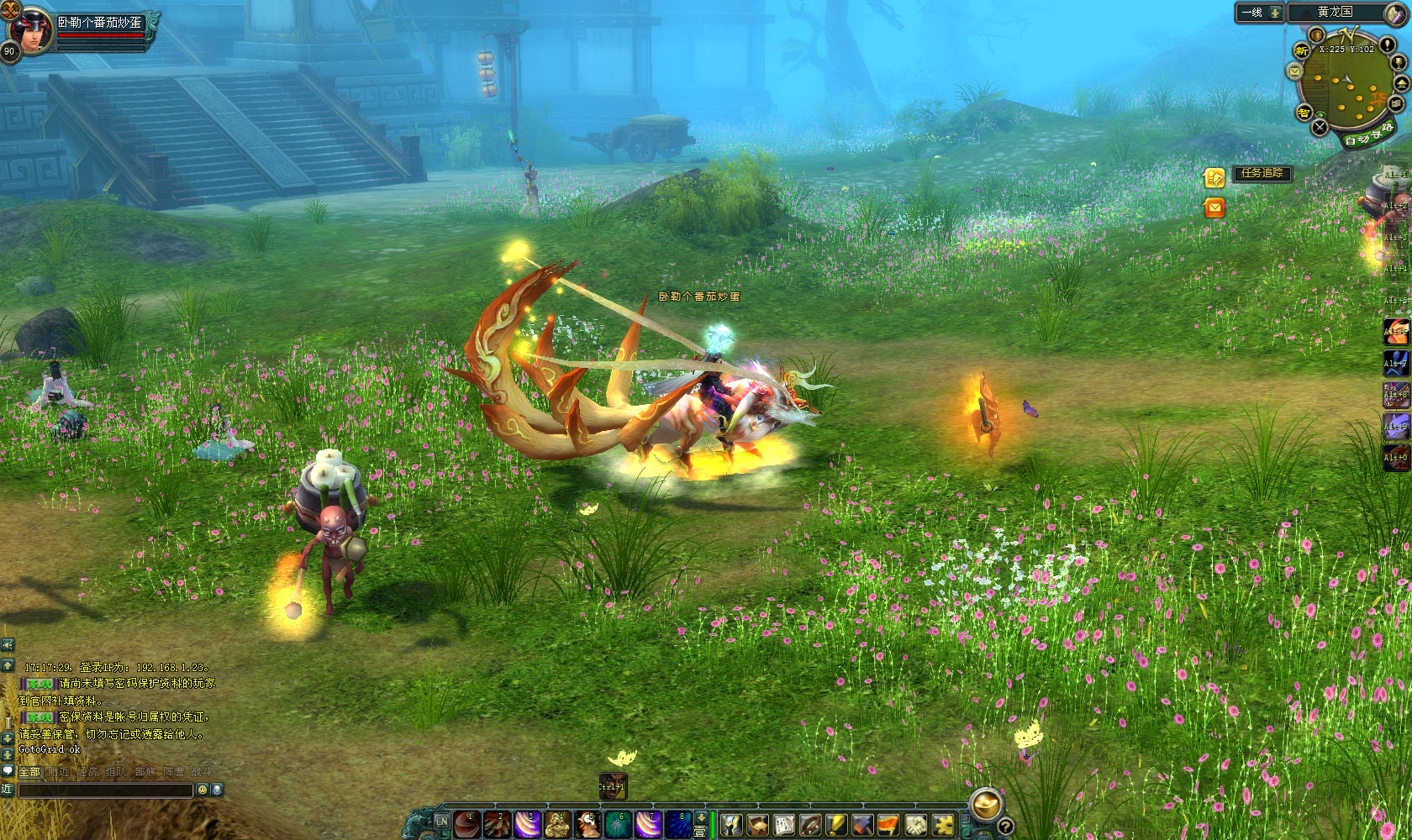Open the orange mail envelope icon
Viewport: 1412px width, 840px height.
tap(1214, 207)
